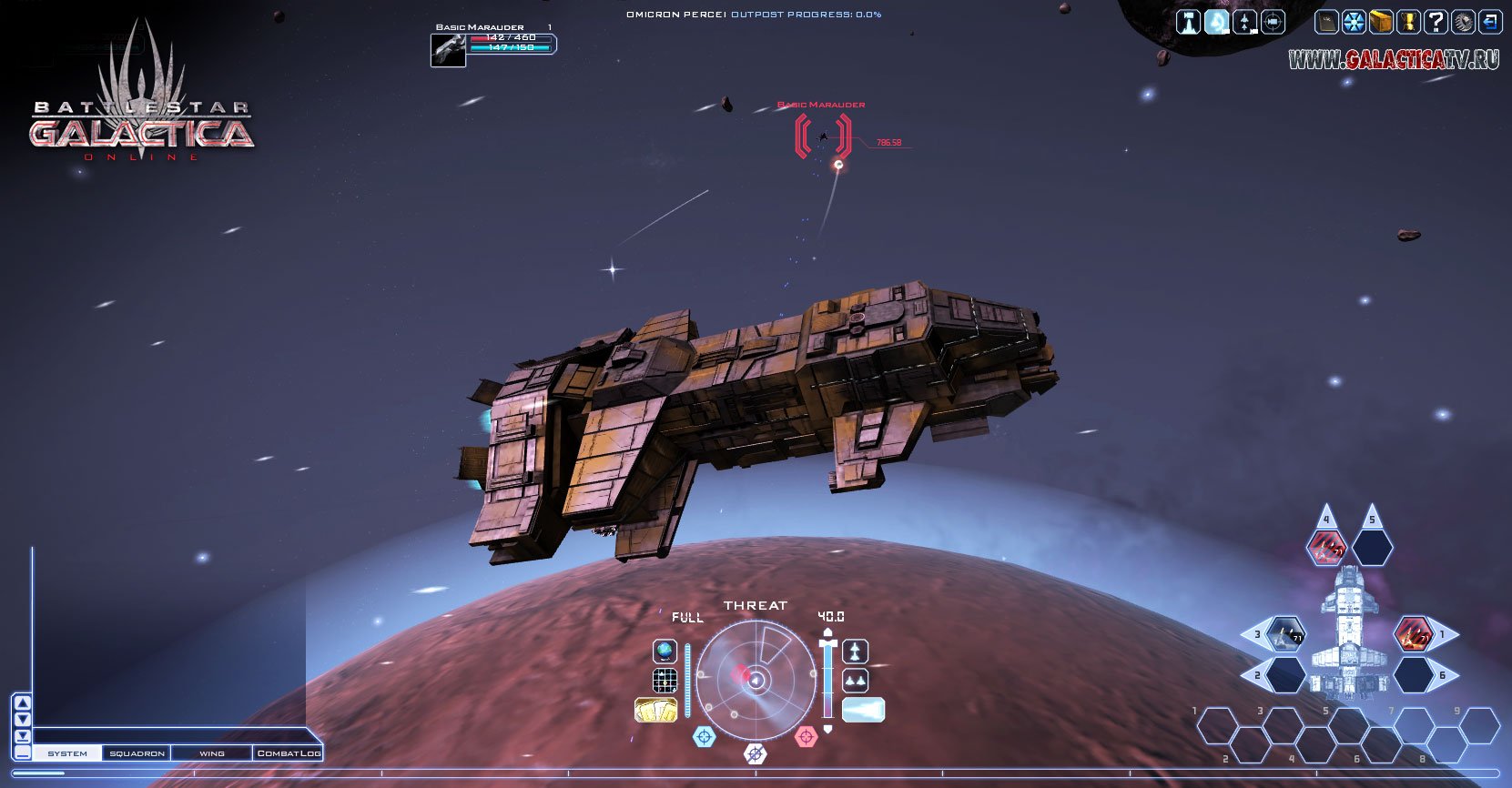Click the red crosshair hexagon under radar
The height and width of the screenshot is (788, 1512).
(806, 736)
